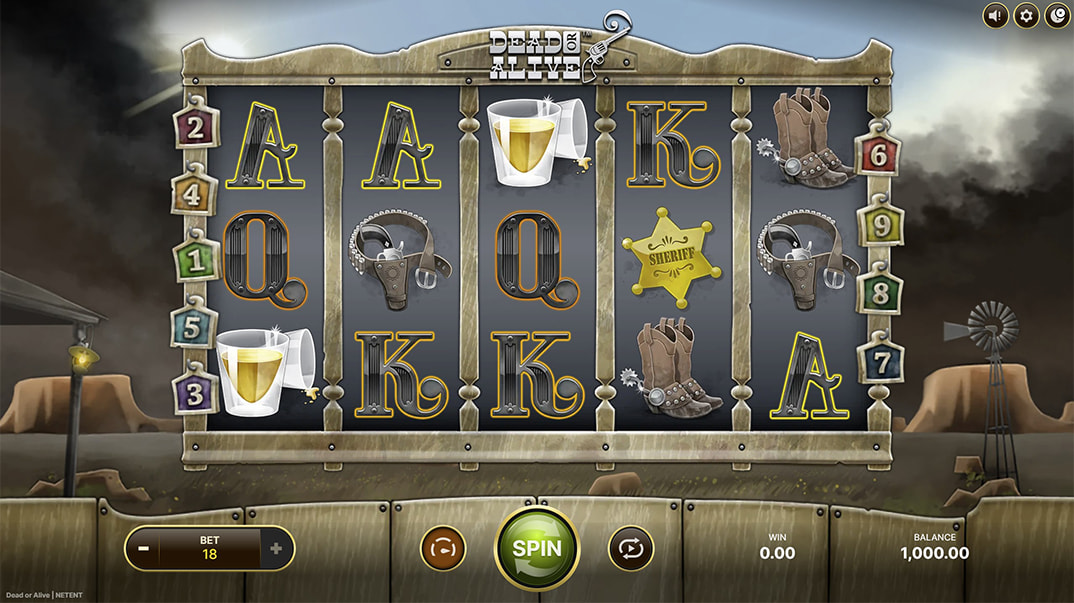The height and width of the screenshot is (603, 1074).
Task: Select the payline 1 tag
Action: click(197, 260)
